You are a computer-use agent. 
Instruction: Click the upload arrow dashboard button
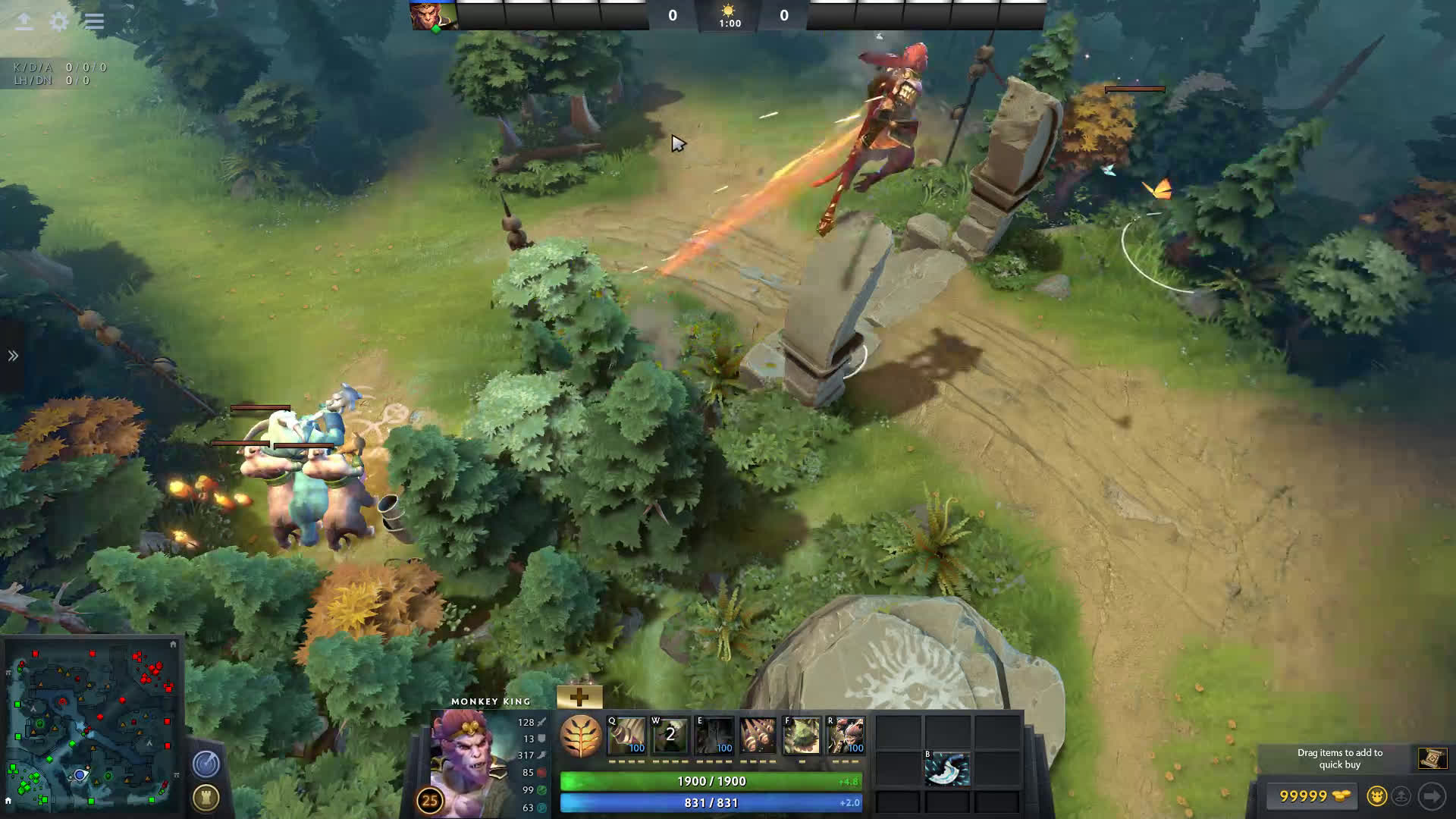pos(24,21)
